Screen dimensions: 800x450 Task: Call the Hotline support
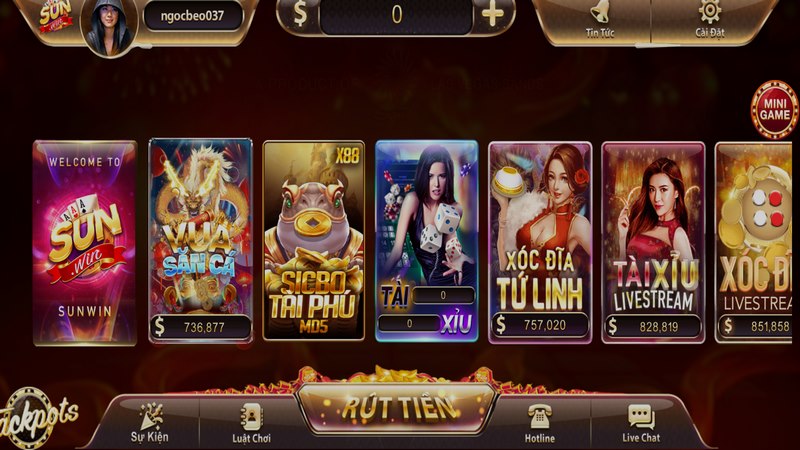(x=540, y=424)
